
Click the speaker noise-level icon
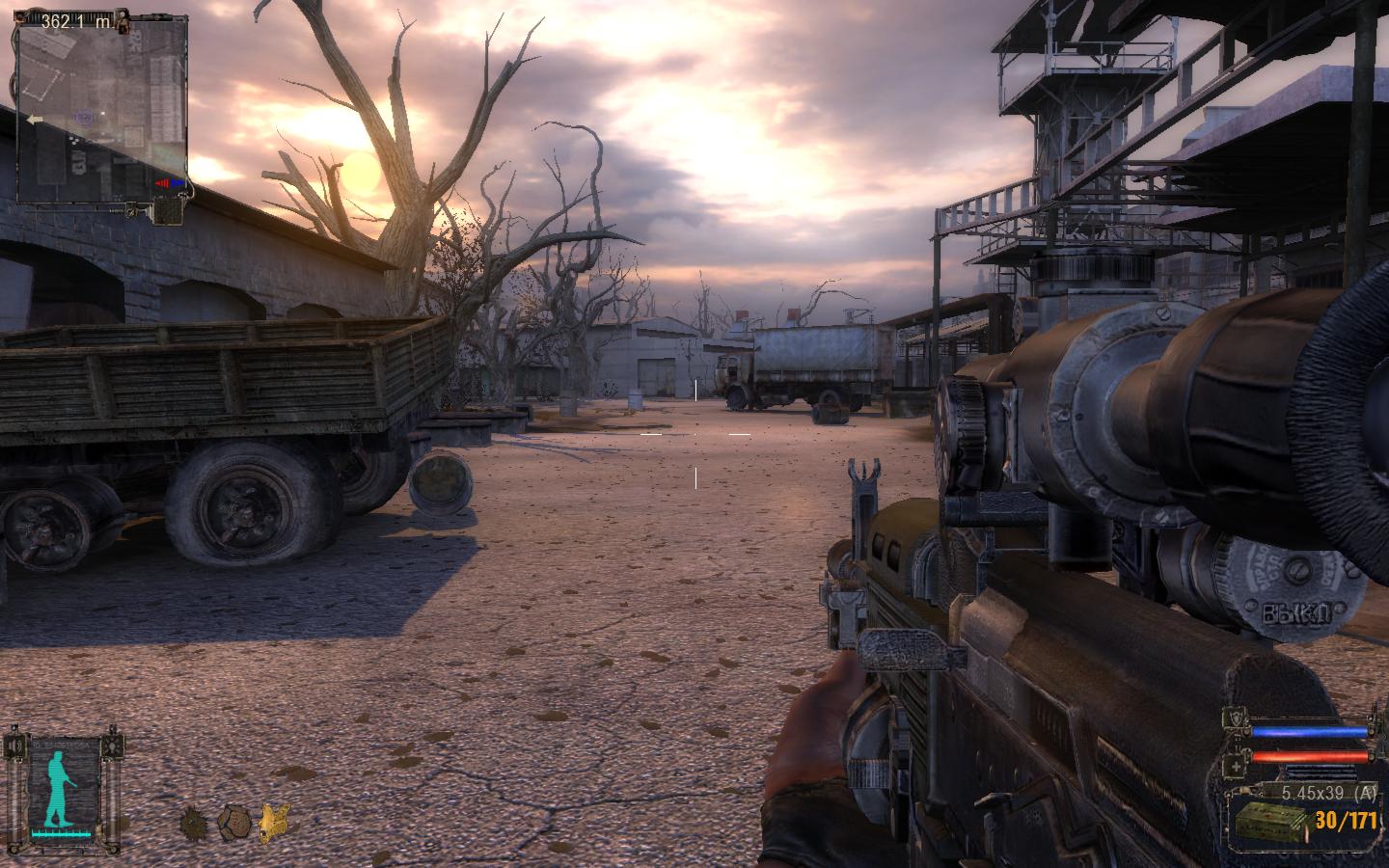point(15,746)
